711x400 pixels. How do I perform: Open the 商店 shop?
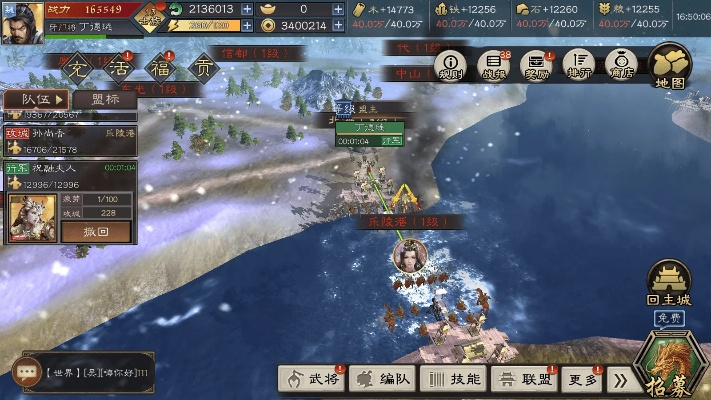tap(621, 66)
